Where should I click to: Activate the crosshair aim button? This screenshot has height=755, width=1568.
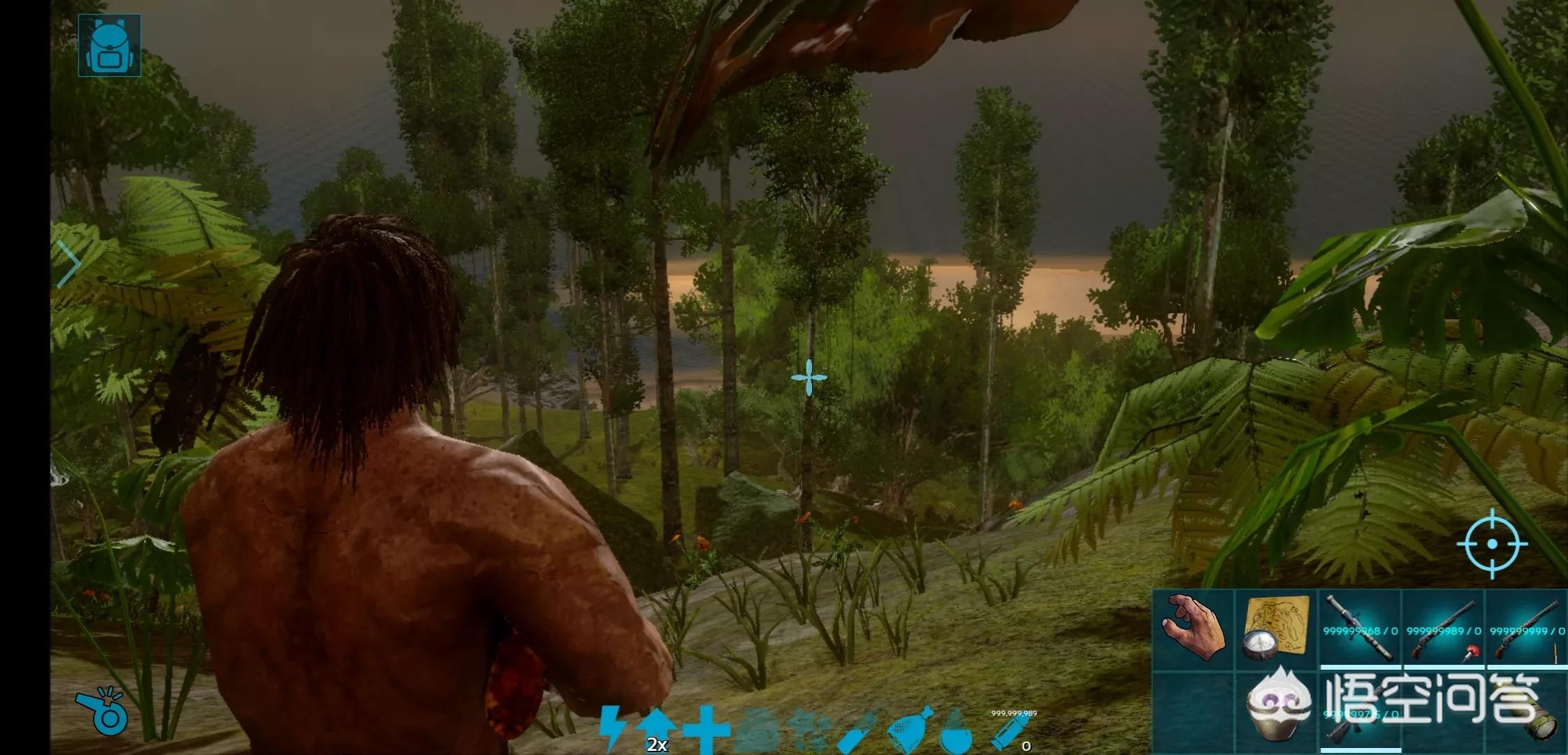pyautogui.click(x=1492, y=544)
